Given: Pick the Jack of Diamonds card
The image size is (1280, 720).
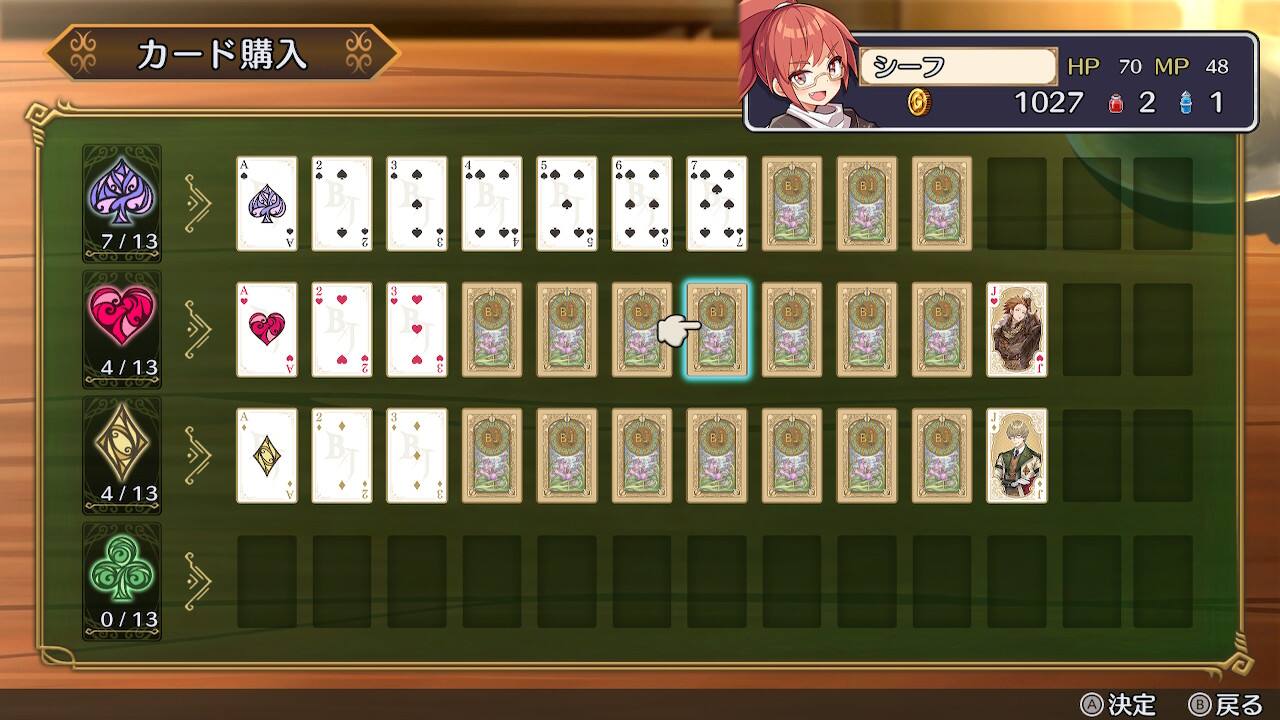Looking at the screenshot, I should (1017, 455).
